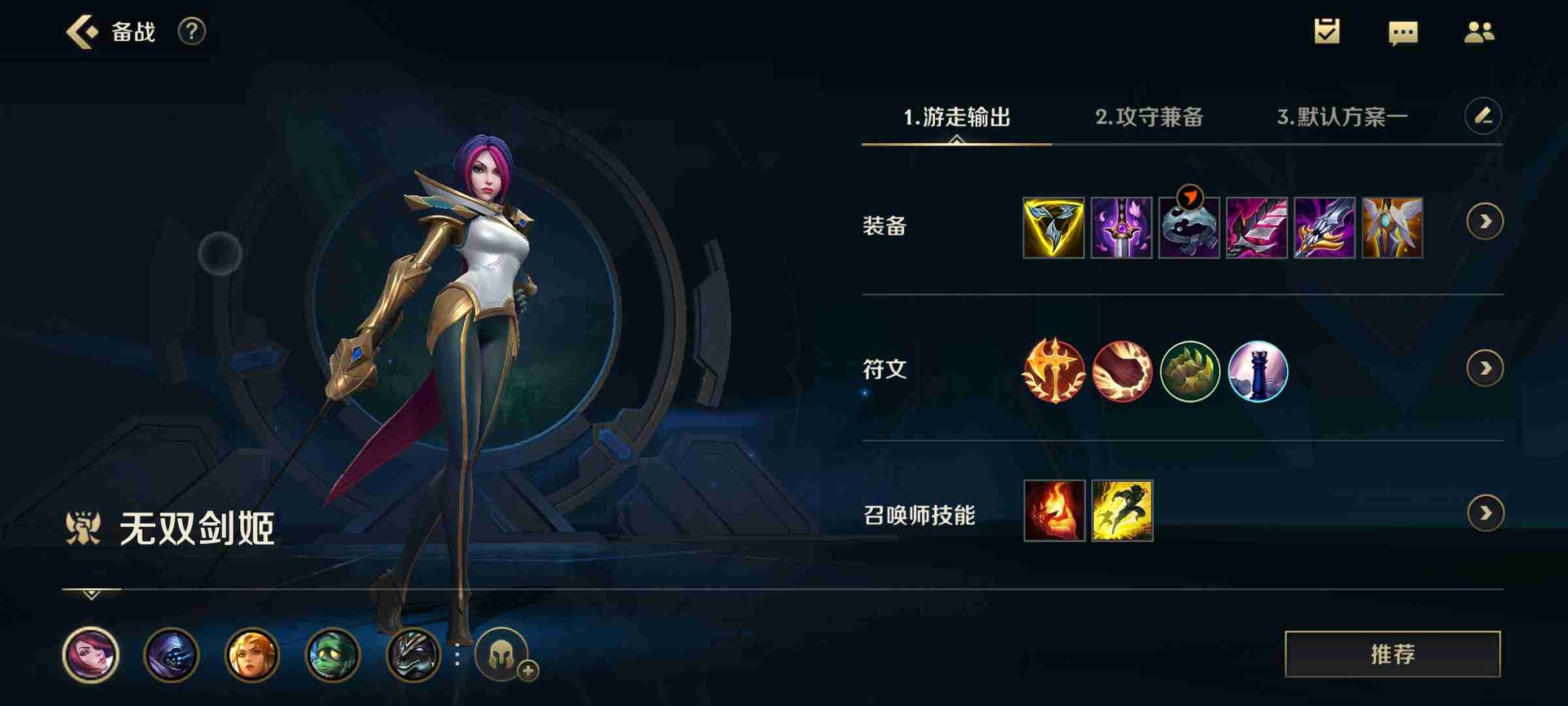Click the help question mark icon
1568x706 pixels.
point(190,33)
